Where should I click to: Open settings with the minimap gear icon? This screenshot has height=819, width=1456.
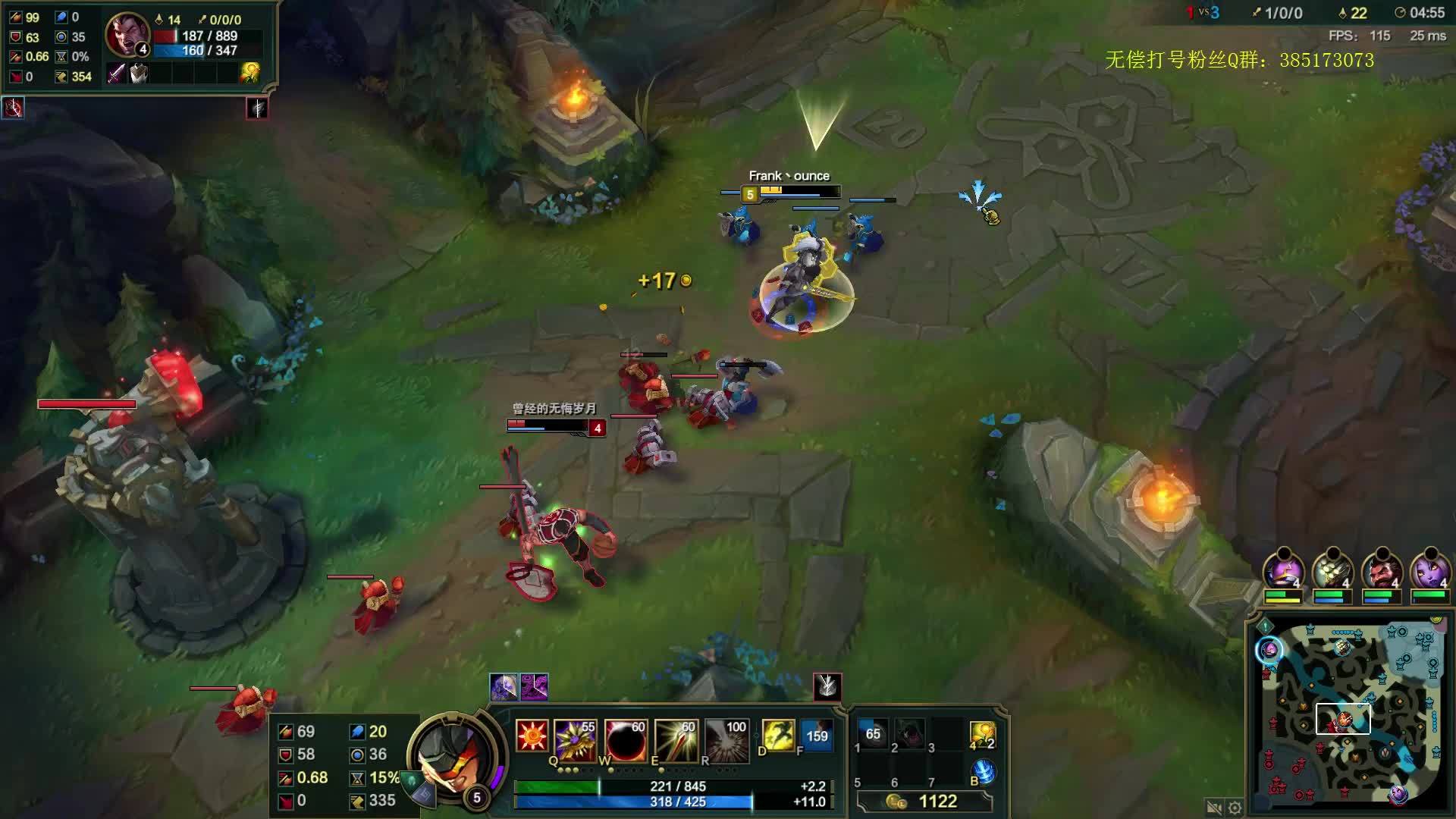[x=1235, y=808]
